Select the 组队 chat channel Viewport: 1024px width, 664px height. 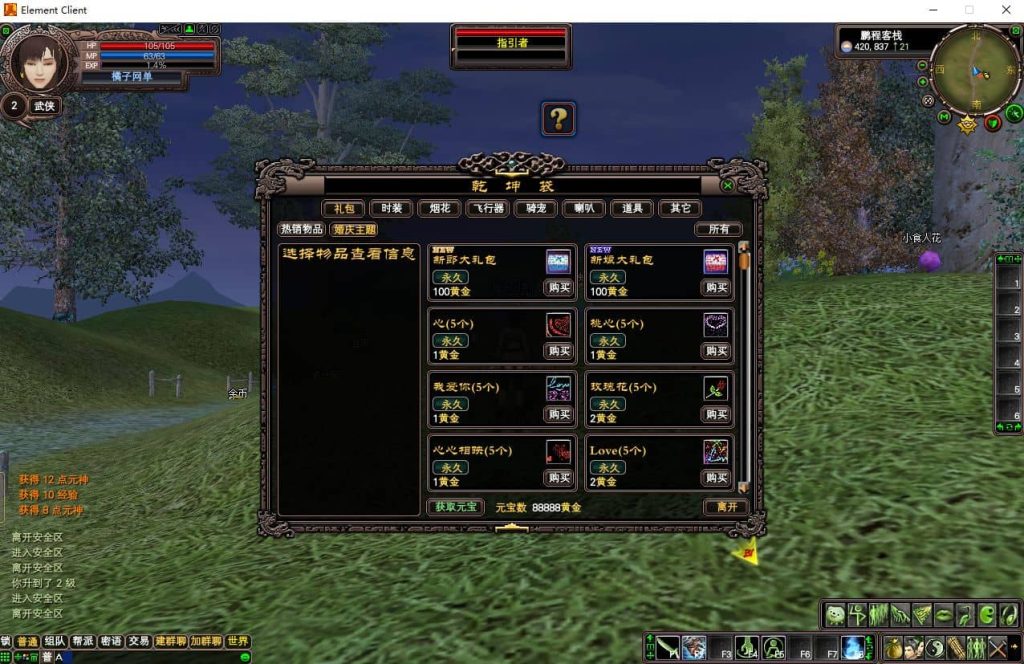pos(55,641)
